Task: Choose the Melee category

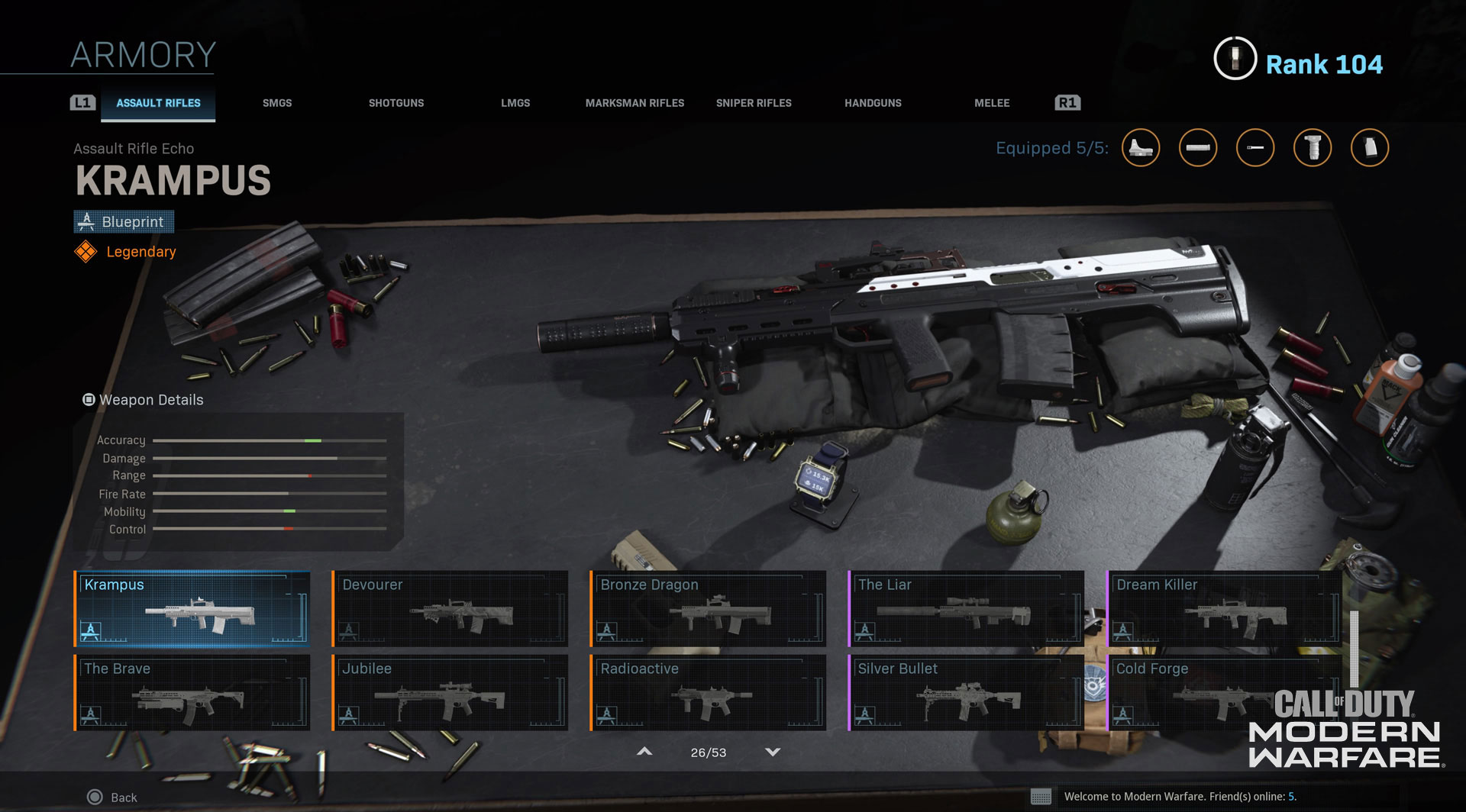Action: 992,103
